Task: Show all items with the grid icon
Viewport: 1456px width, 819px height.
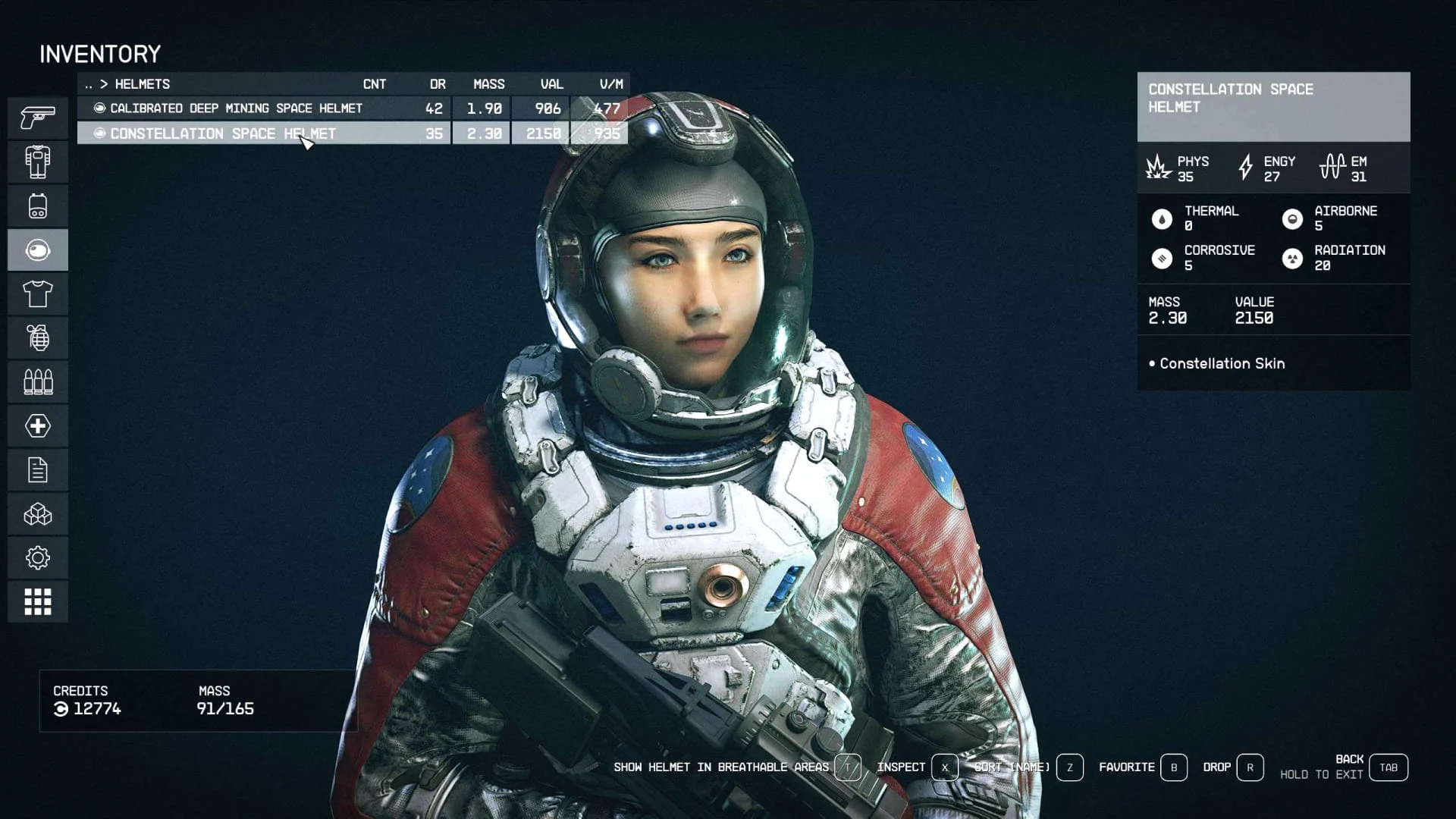Action: [x=38, y=602]
